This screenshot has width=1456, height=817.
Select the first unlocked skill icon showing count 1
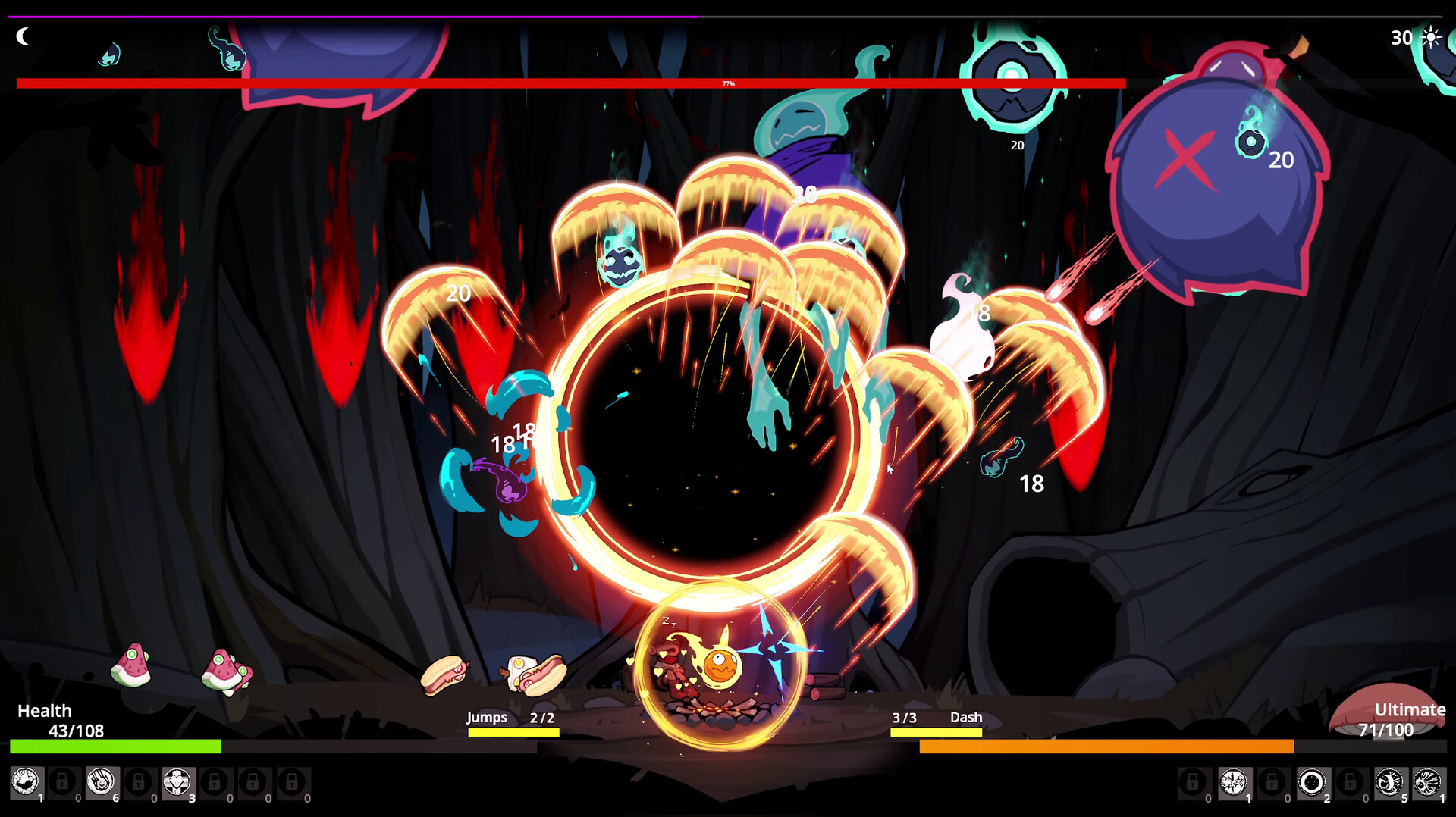tap(25, 783)
